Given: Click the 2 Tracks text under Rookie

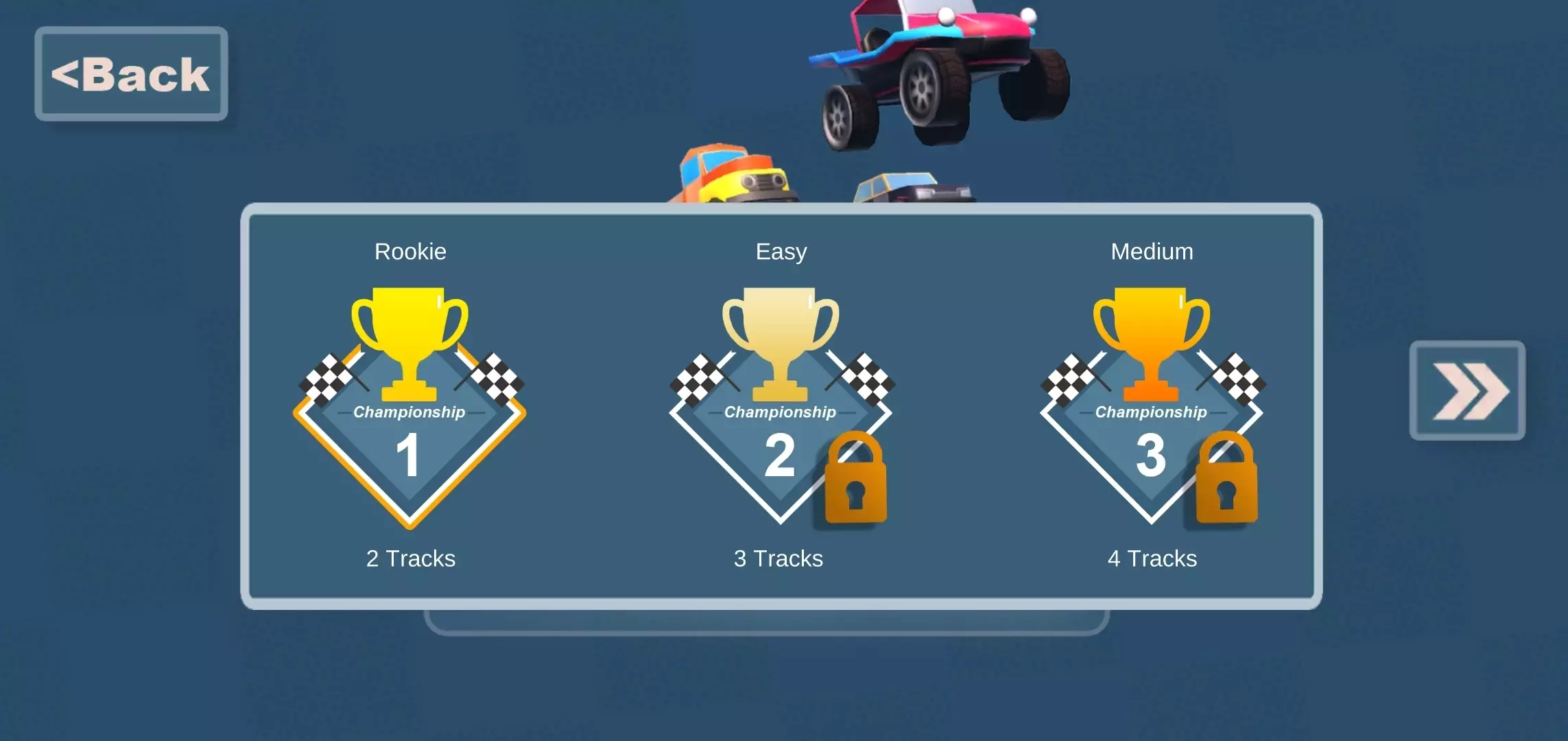Looking at the screenshot, I should (x=411, y=558).
